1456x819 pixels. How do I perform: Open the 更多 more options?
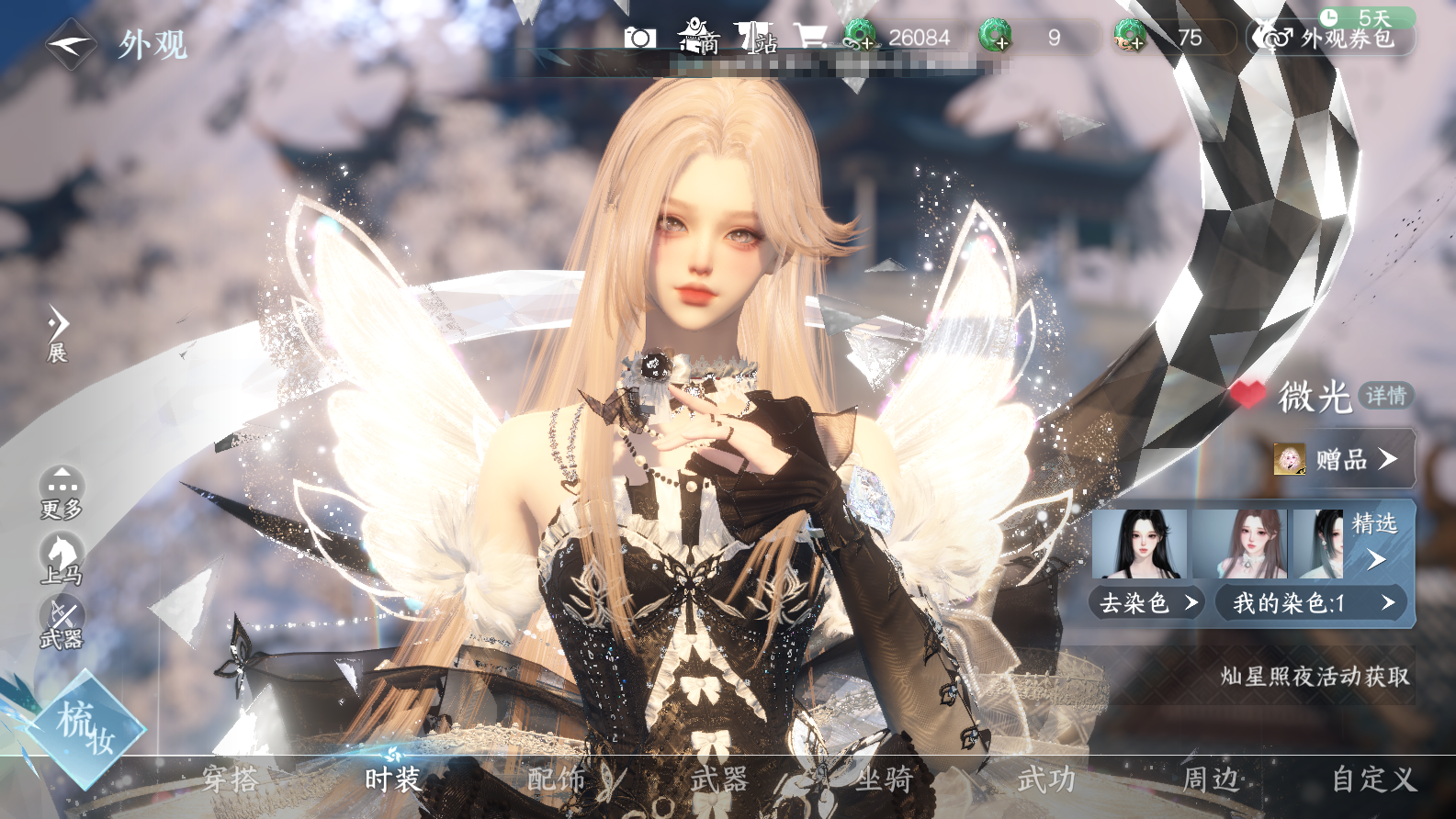pos(62,492)
